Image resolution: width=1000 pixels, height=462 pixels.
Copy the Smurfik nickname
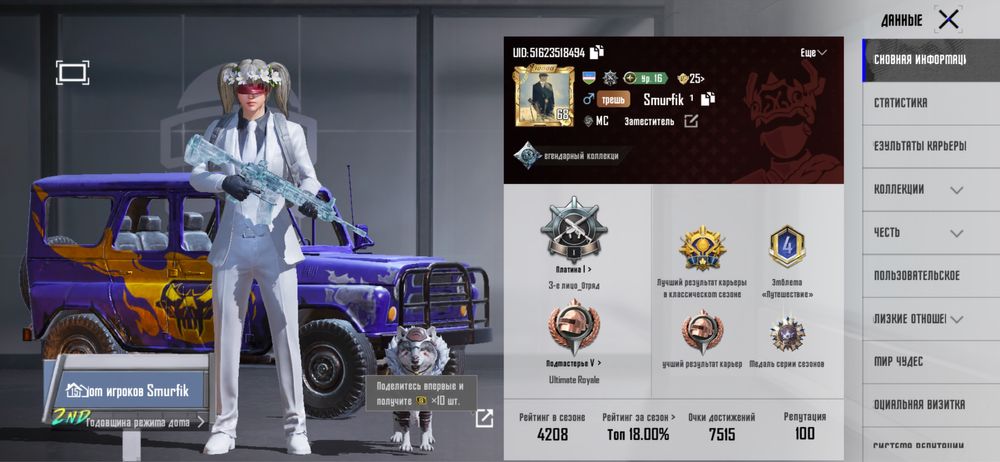click(x=709, y=99)
